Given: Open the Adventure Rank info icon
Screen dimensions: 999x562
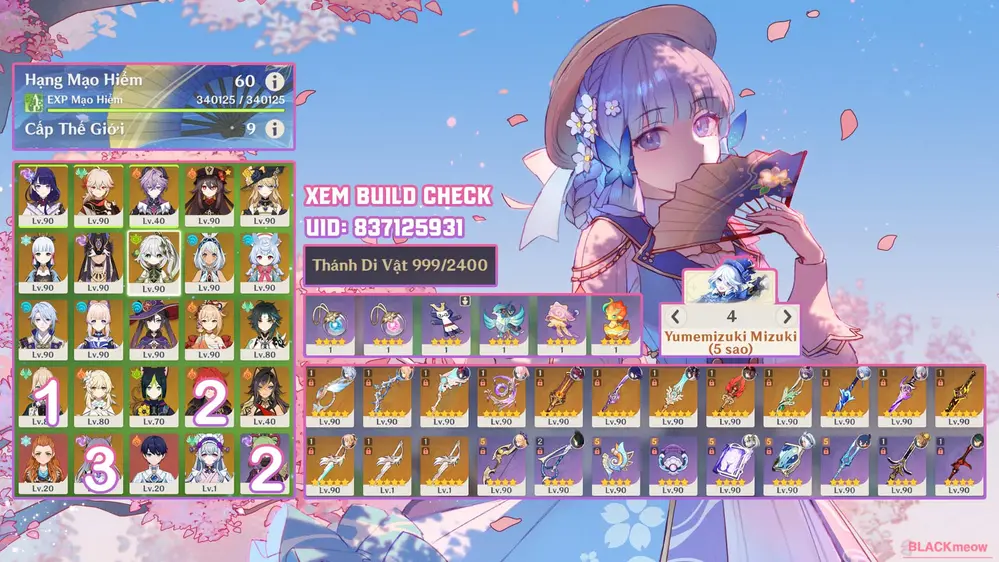Looking at the screenshot, I should pyautogui.click(x=273, y=82).
